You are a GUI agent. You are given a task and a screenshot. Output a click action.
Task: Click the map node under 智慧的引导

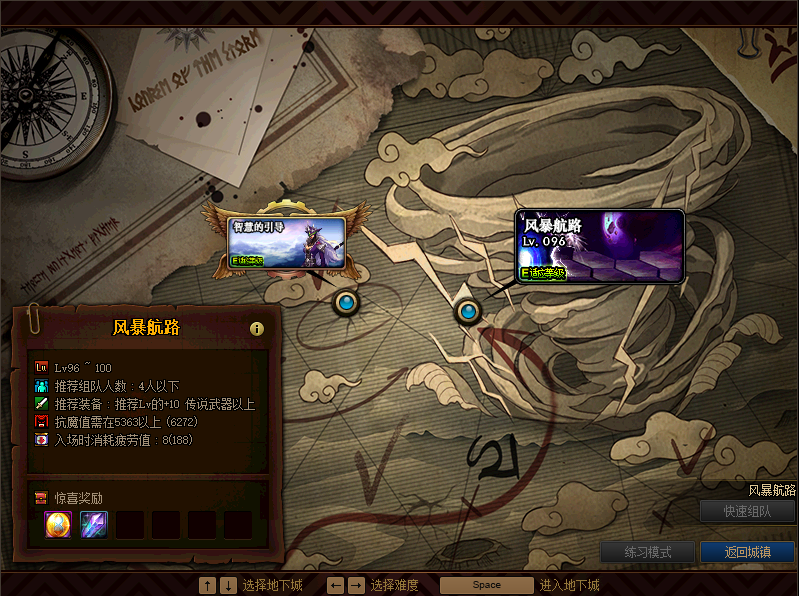(x=347, y=301)
